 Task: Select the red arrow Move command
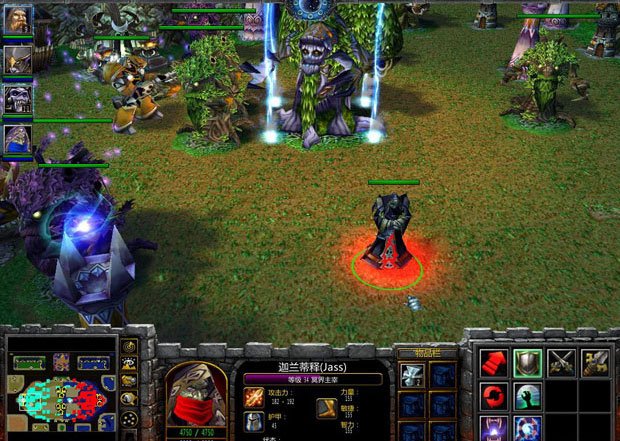tap(493, 363)
